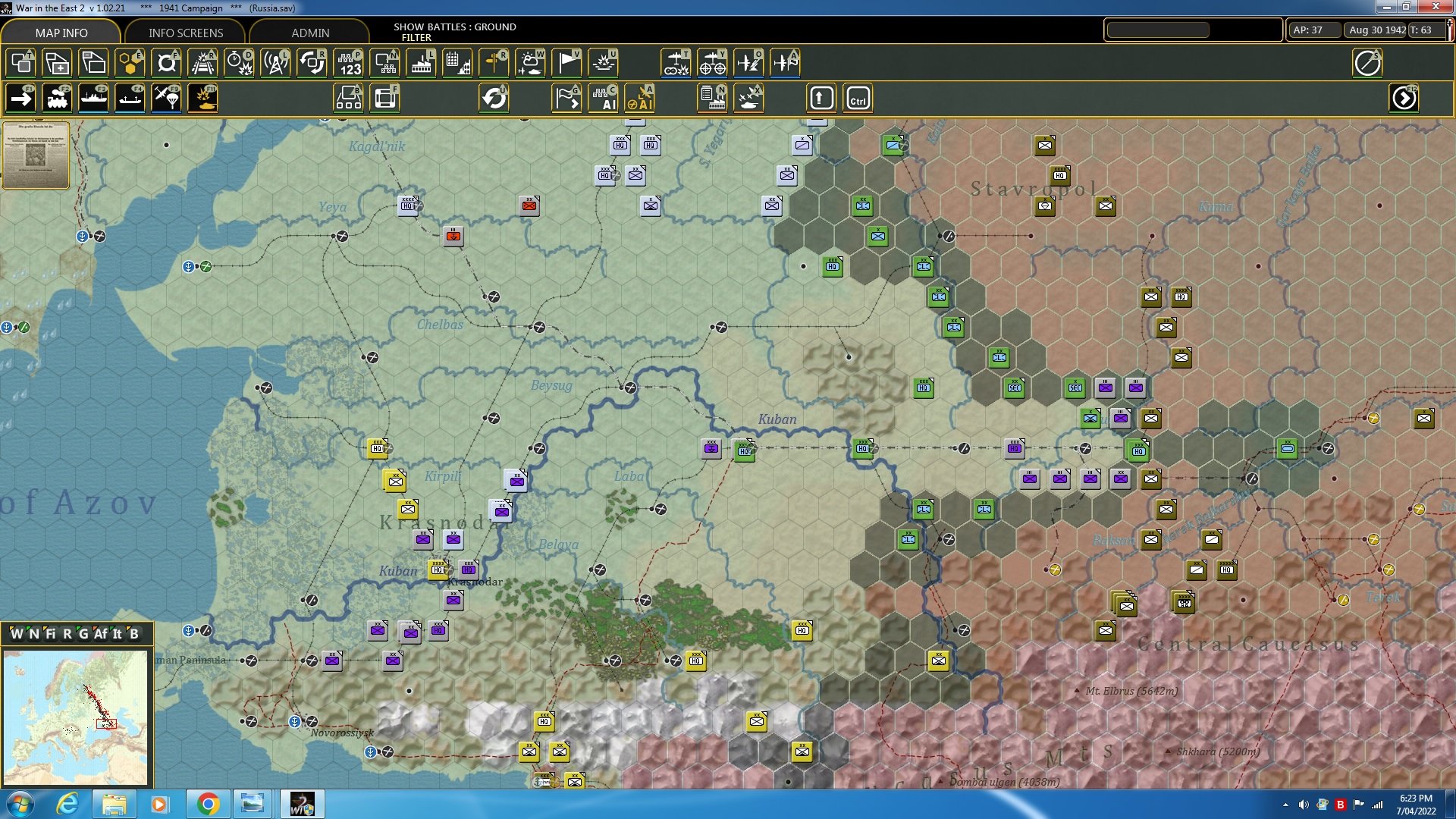
Task: Select the rail damage map overlay icon
Action: click(x=202, y=64)
